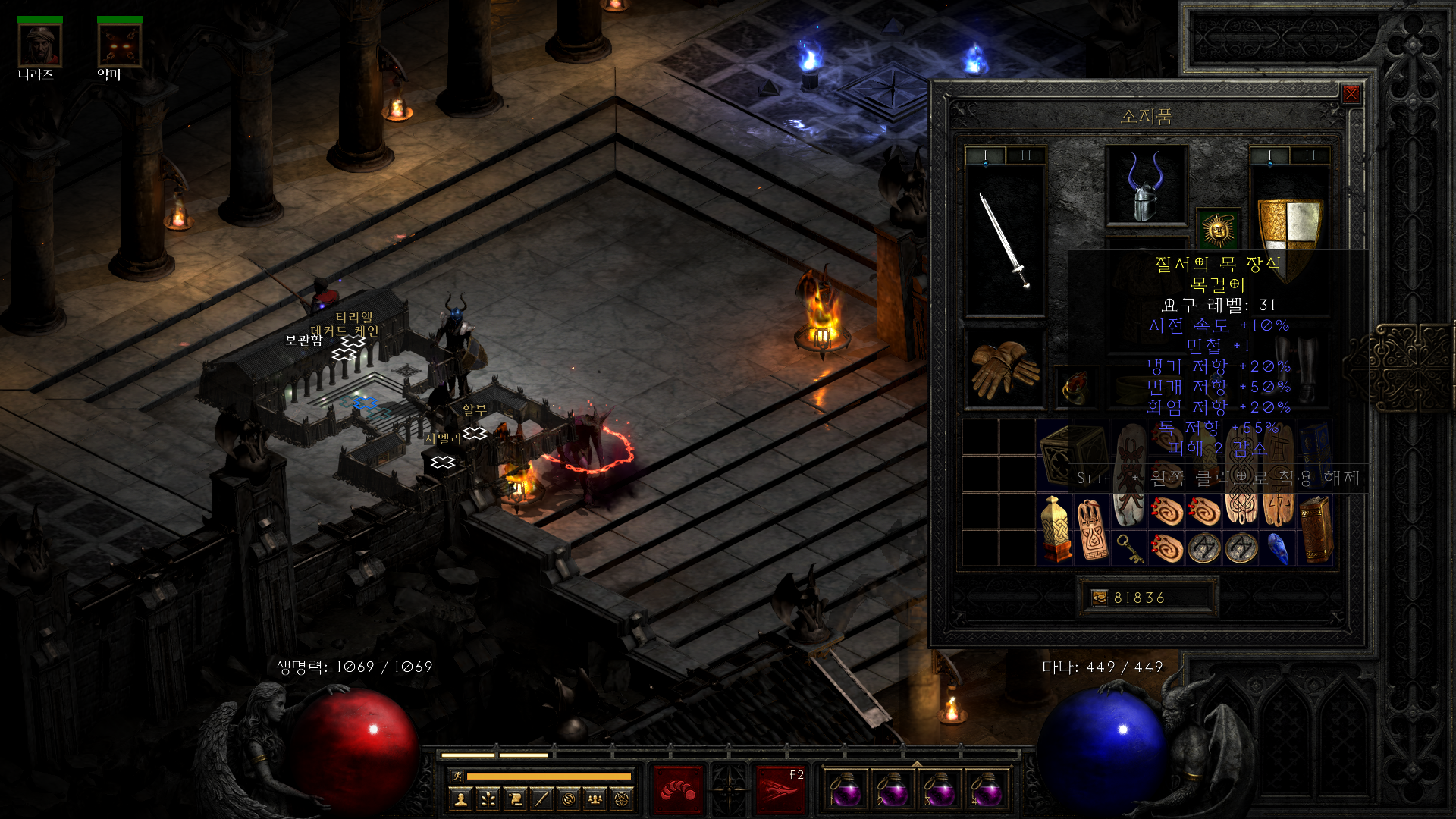The height and width of the screenshot is (819, 1456).
Task: Select the blue gem in the inventory
Action: [1279, 548]
